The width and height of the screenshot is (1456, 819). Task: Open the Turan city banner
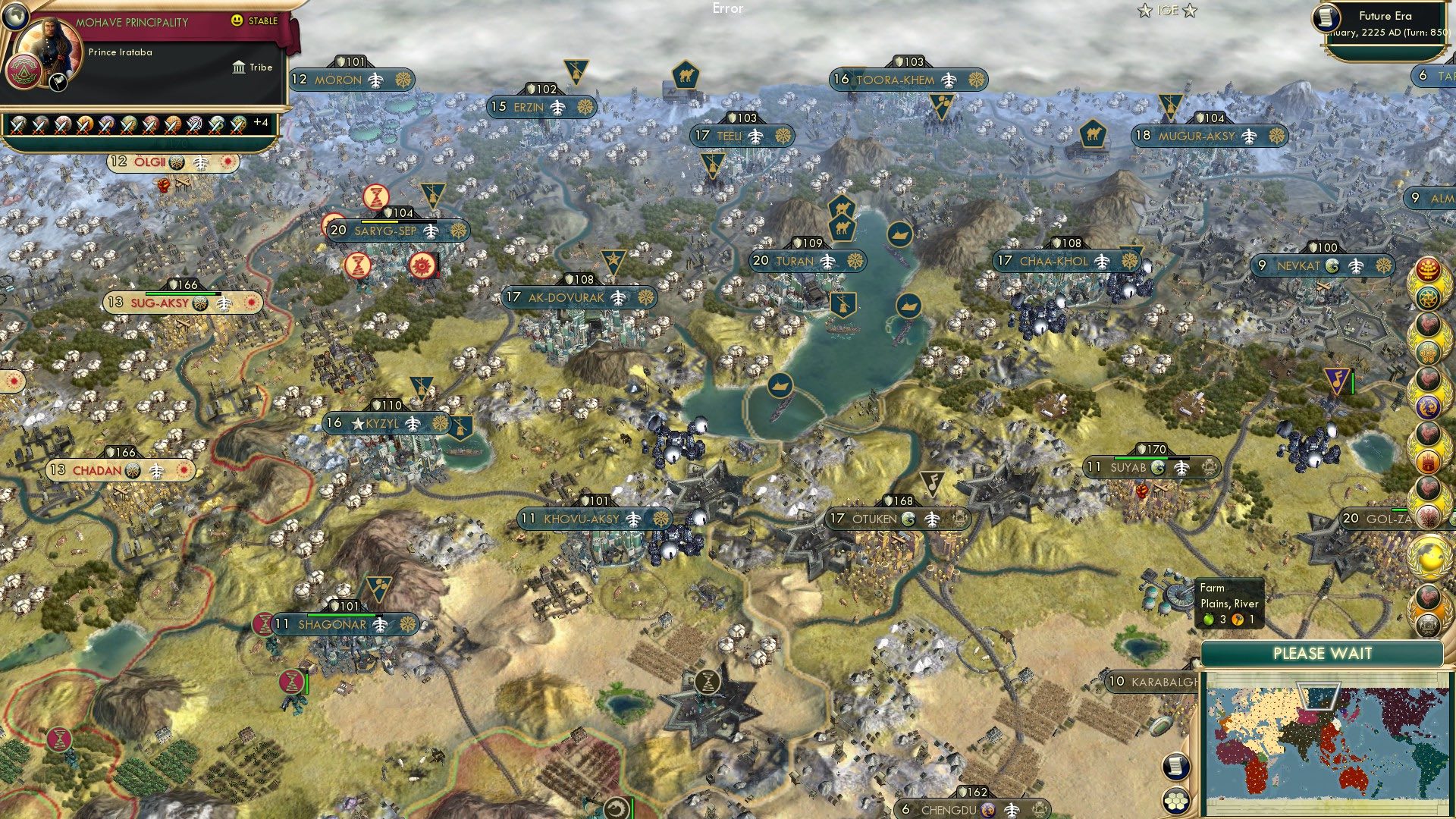coord(804,261)
